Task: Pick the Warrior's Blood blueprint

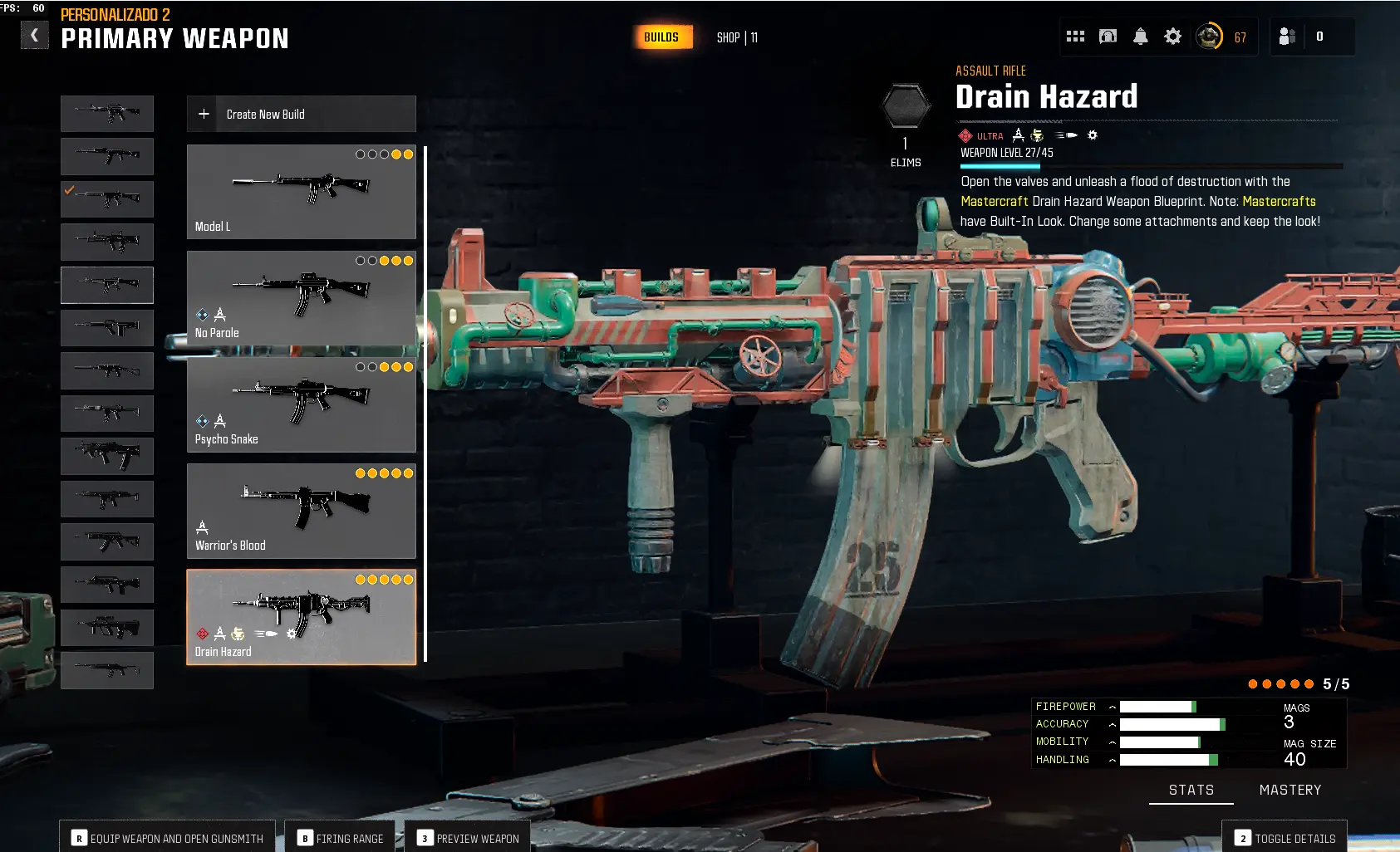Action: coord(301,511)
